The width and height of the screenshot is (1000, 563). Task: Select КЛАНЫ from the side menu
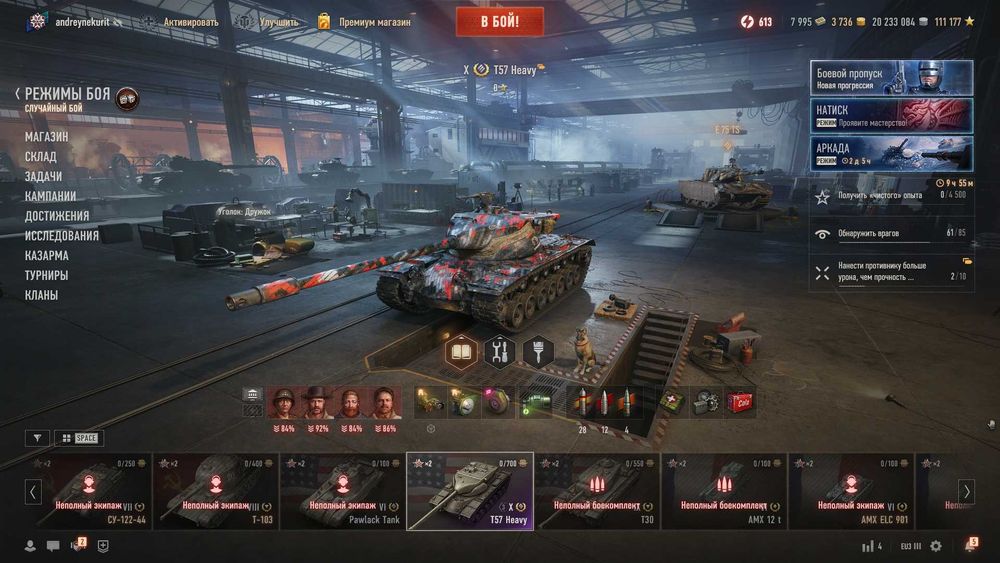[41, 295]
